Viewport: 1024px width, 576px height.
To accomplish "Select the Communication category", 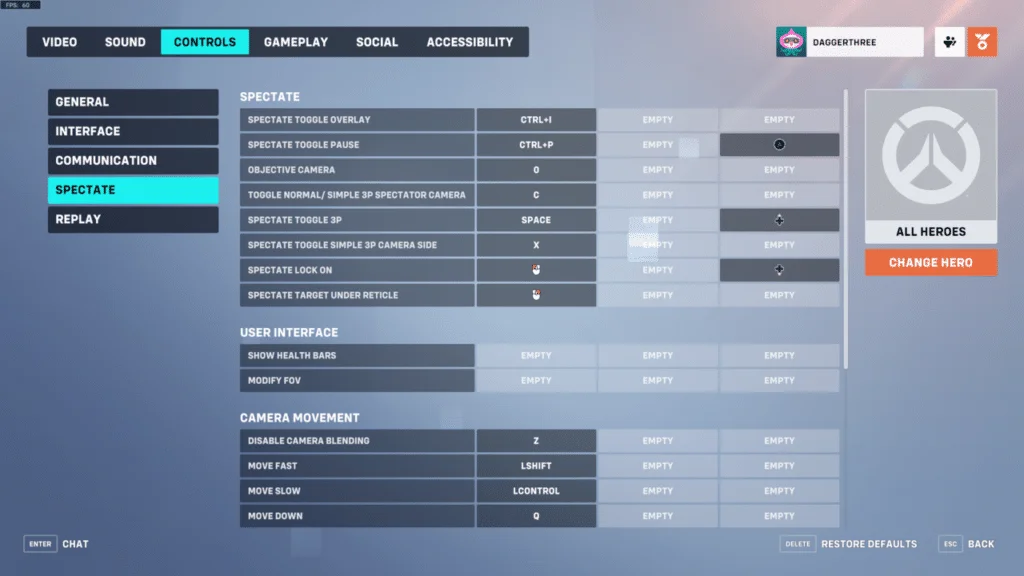I will [133, 160].
